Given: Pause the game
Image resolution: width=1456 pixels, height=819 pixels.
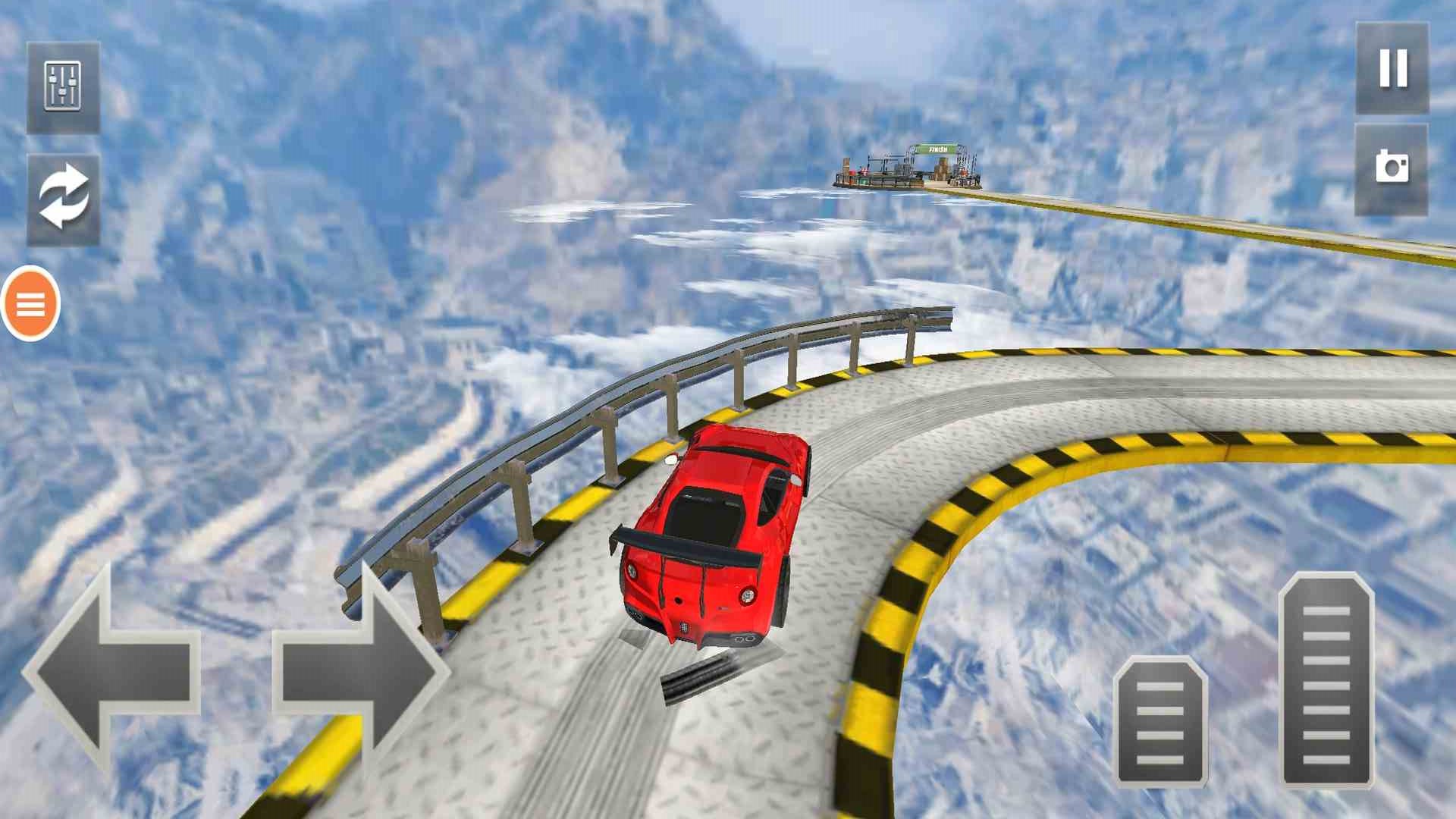Looking at the screenshot, I should [x=1392, y=68].
